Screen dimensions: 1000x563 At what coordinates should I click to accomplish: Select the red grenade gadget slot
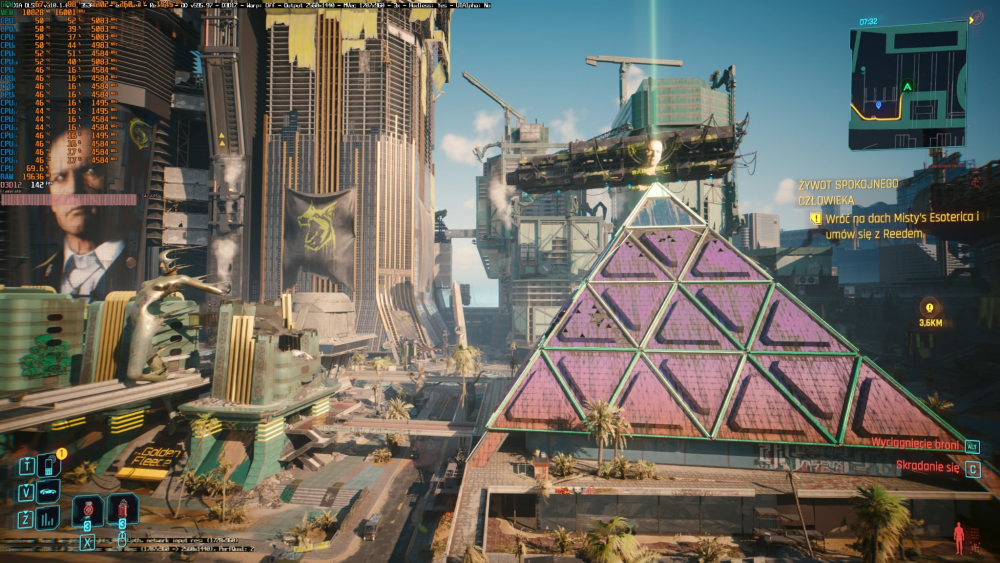pos(122,509)
